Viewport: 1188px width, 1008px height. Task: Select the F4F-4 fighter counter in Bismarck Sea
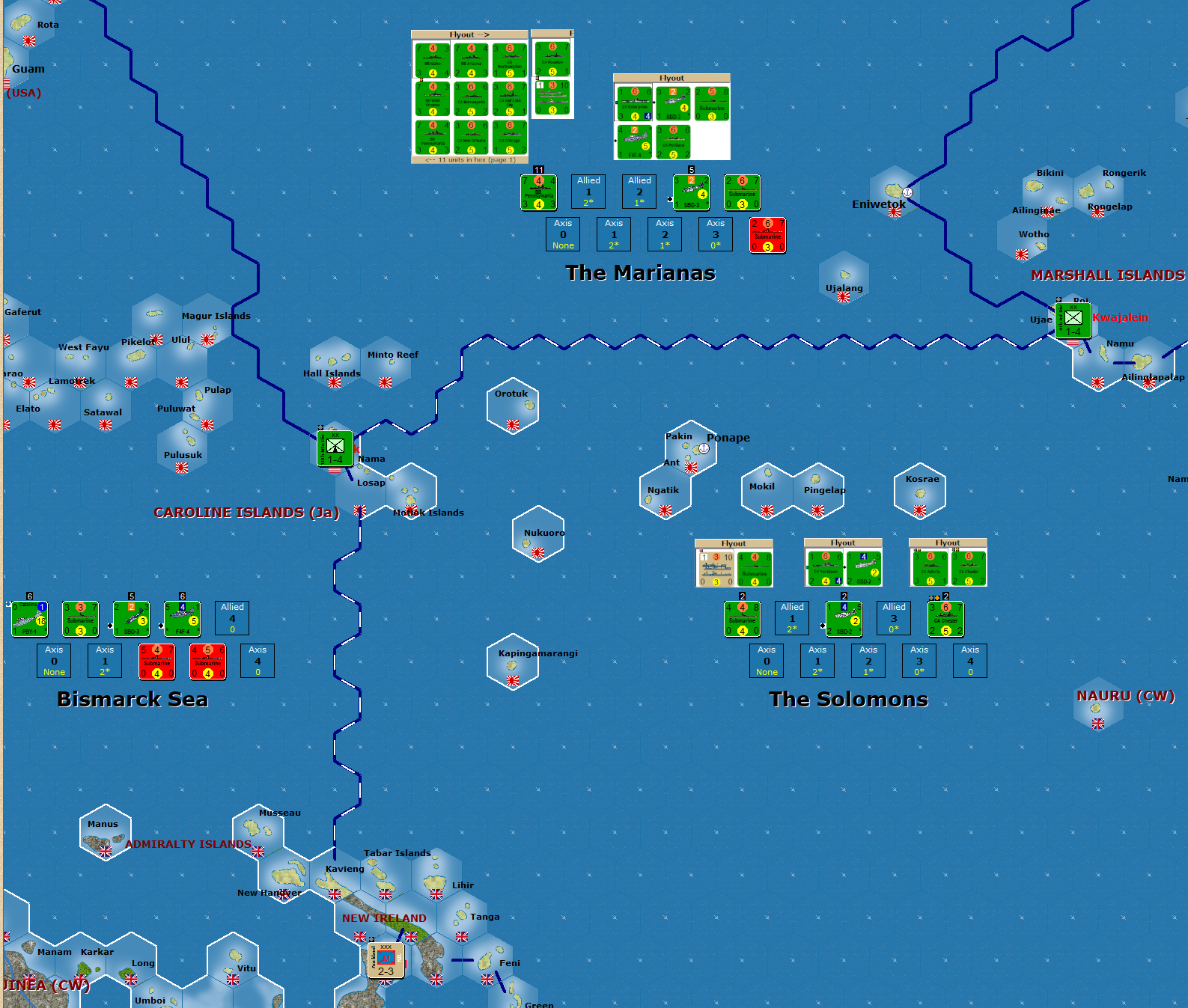coord(181,618)
